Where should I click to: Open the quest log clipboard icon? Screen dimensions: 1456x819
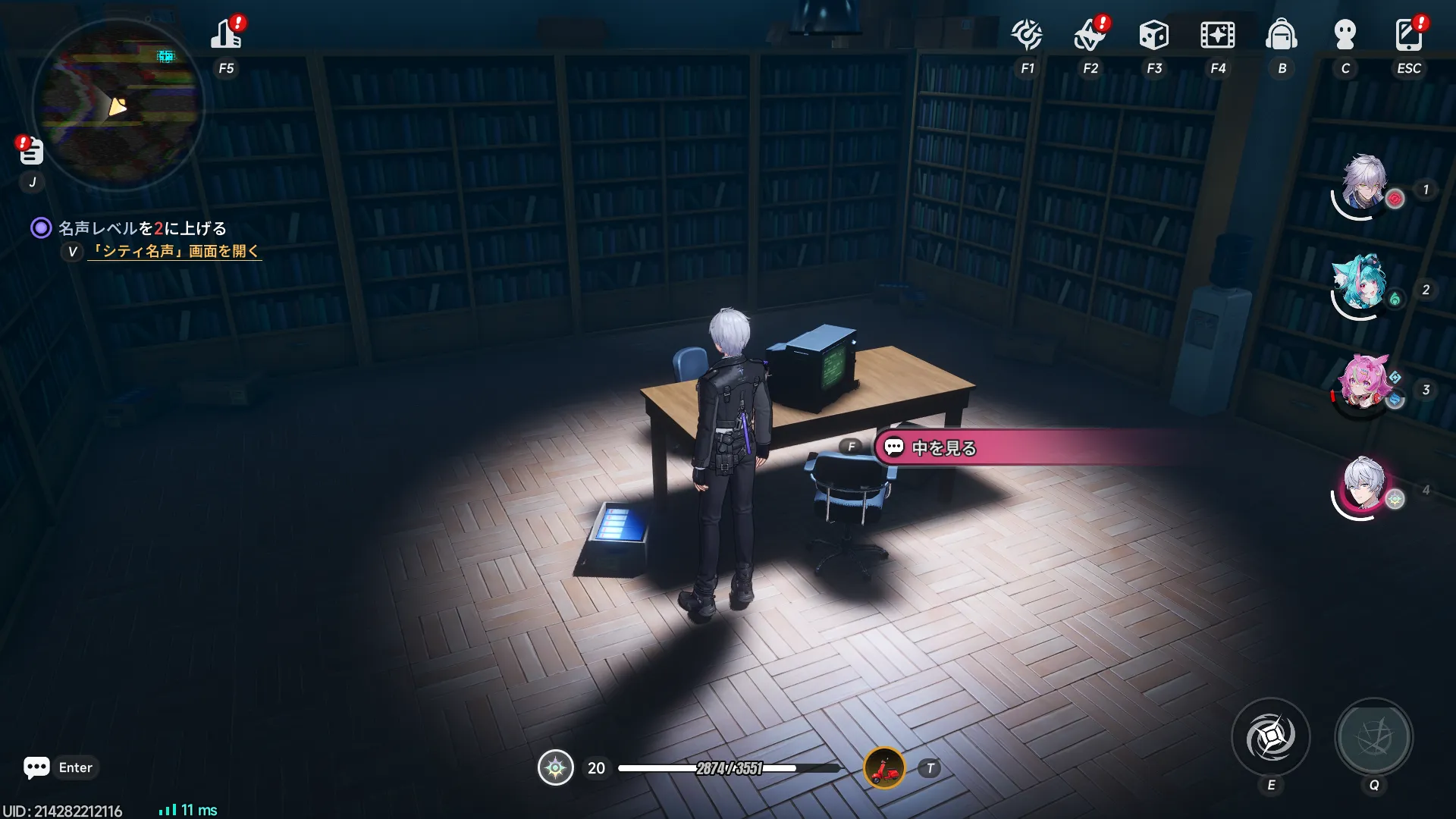pyautogui.click(x=31, y=152)
